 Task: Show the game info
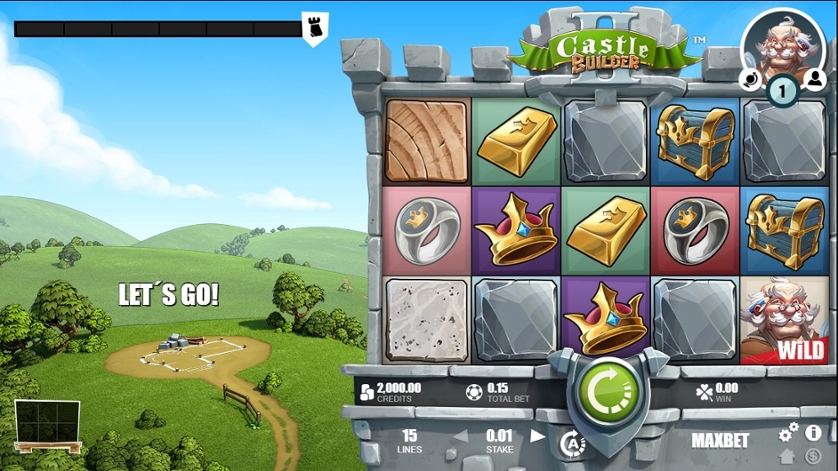[812, 432]
